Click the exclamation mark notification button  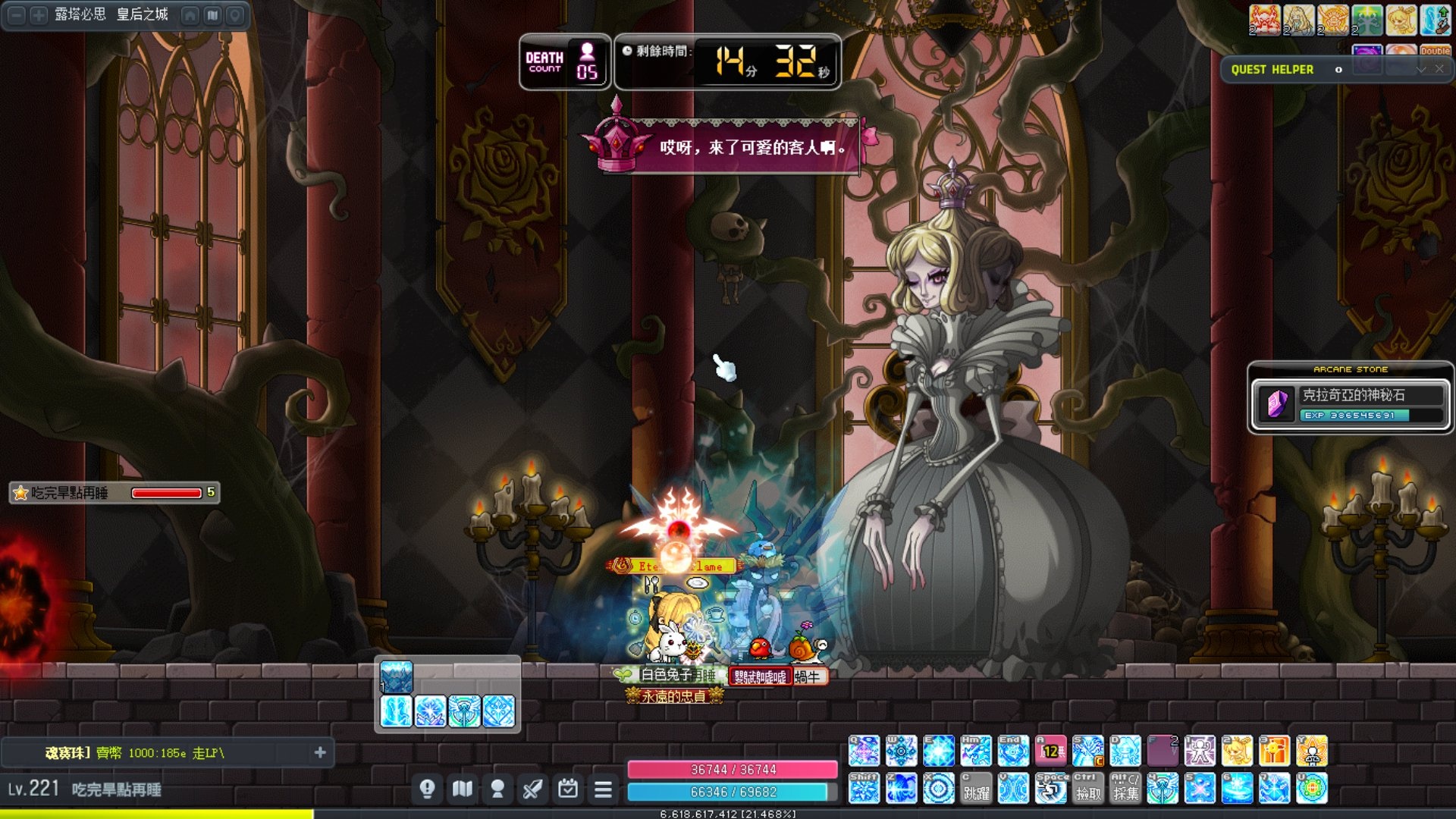(427, 789)
